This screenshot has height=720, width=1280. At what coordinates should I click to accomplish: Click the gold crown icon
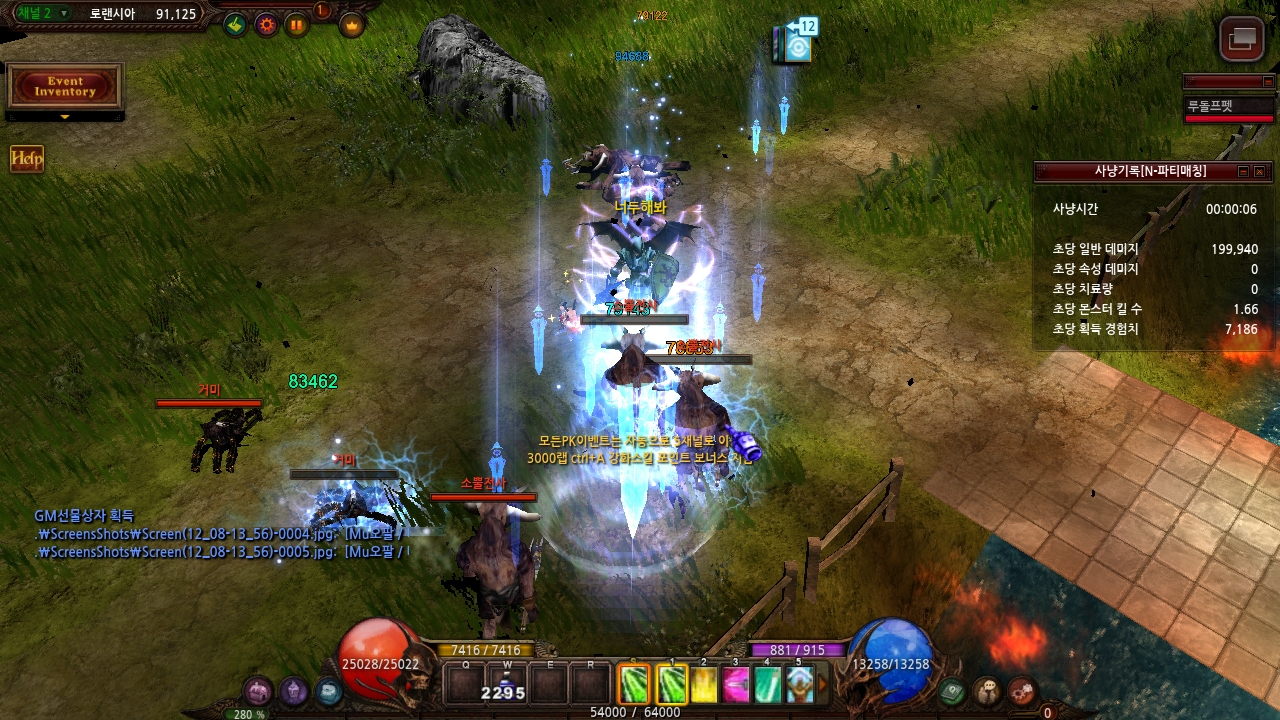351,25
